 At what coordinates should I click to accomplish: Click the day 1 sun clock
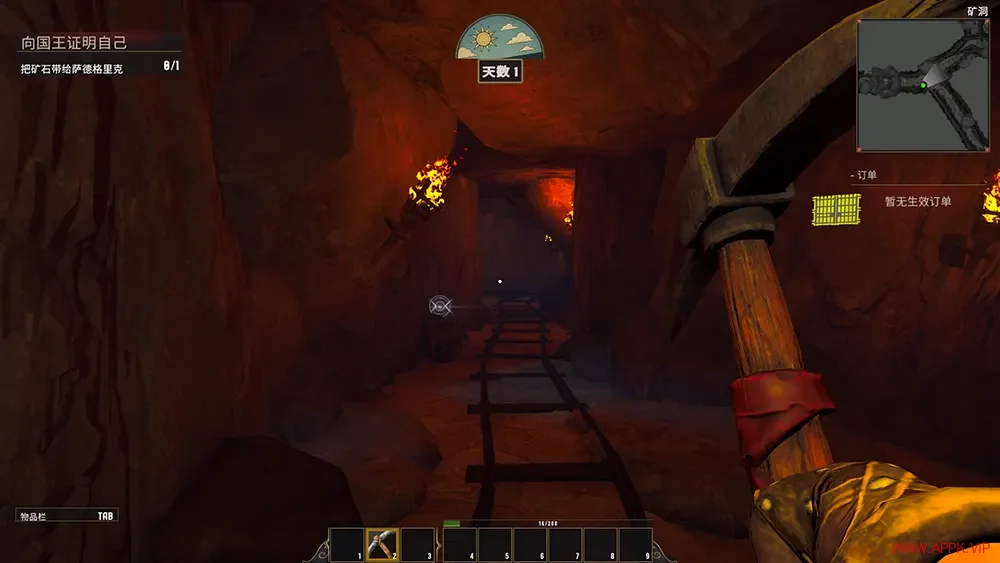point(500,40)
